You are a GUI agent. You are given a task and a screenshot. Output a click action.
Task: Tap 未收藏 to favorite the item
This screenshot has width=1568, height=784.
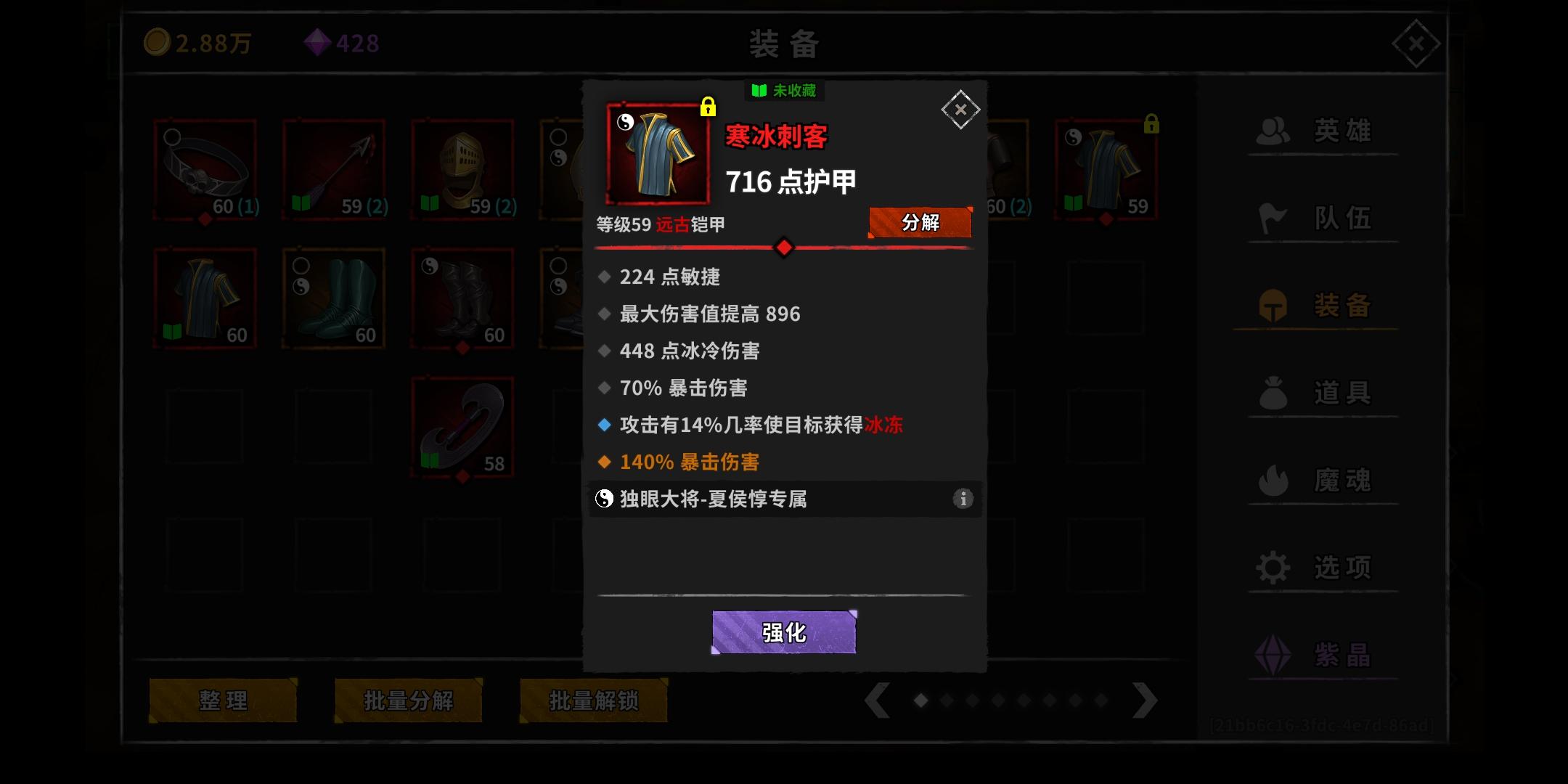[x=785, y=90]
